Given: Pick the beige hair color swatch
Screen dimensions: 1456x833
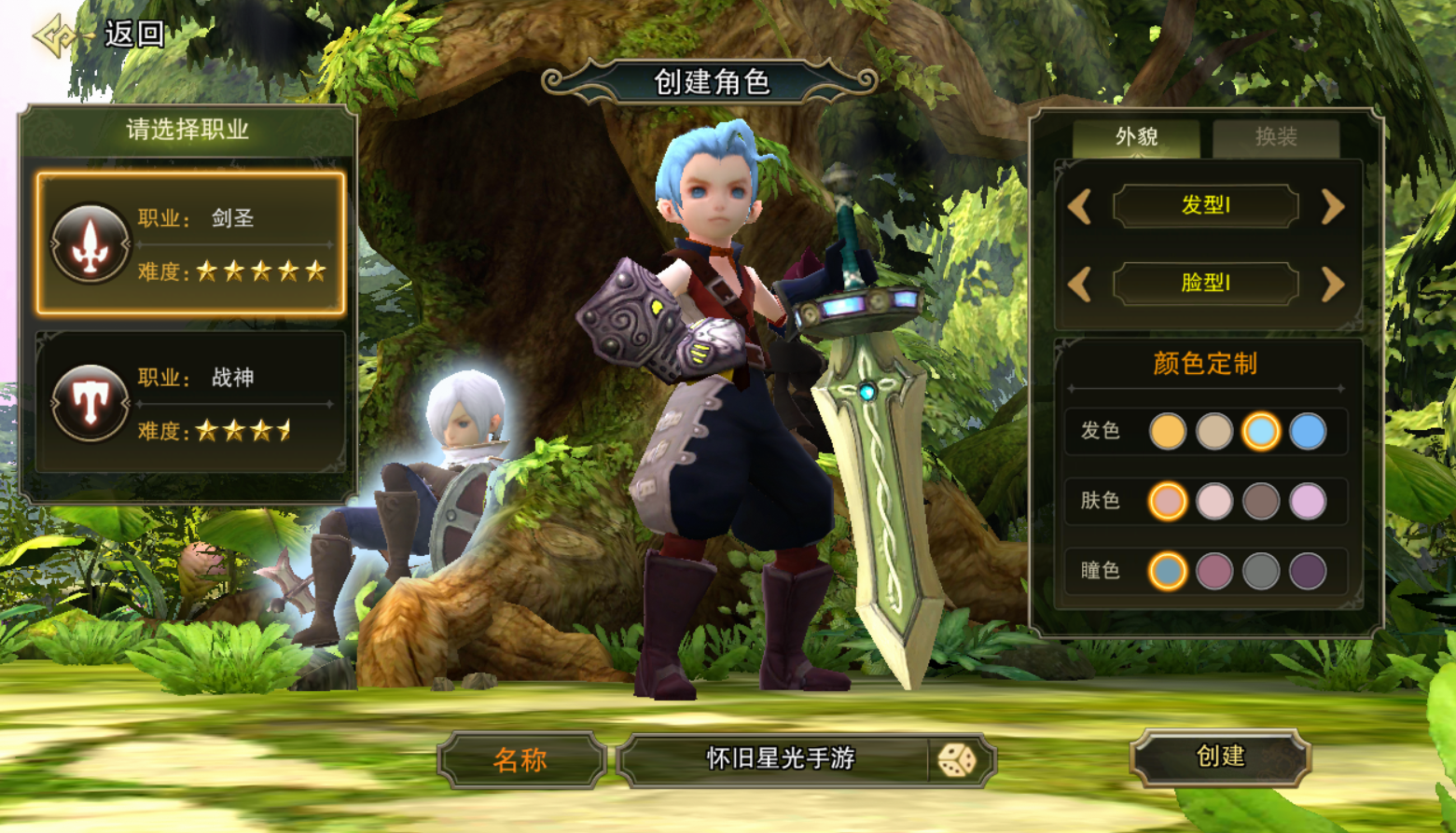Looking at the screenshot, I should (x=1213, y=432).
